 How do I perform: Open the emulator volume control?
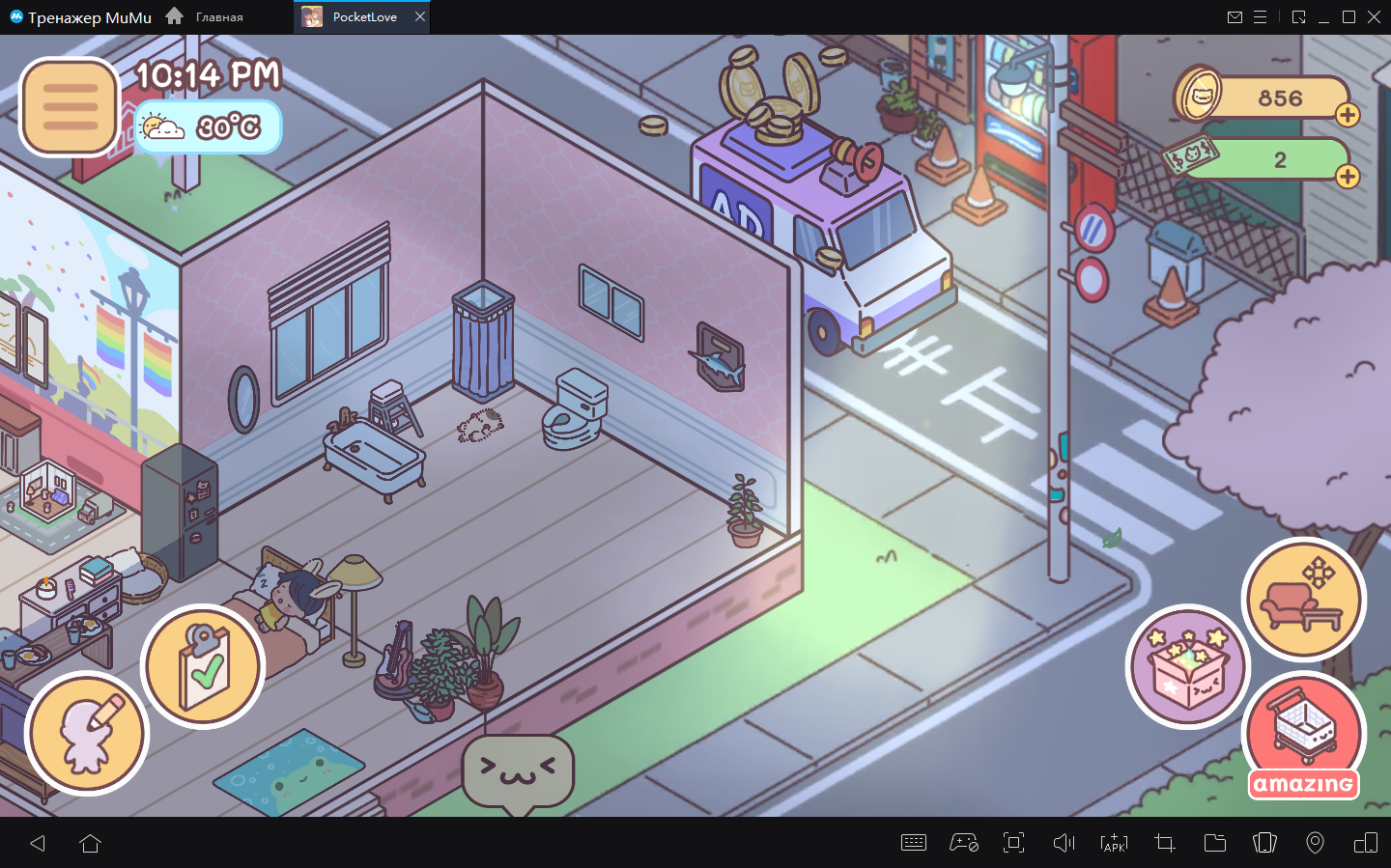(x=1064, y=843)
